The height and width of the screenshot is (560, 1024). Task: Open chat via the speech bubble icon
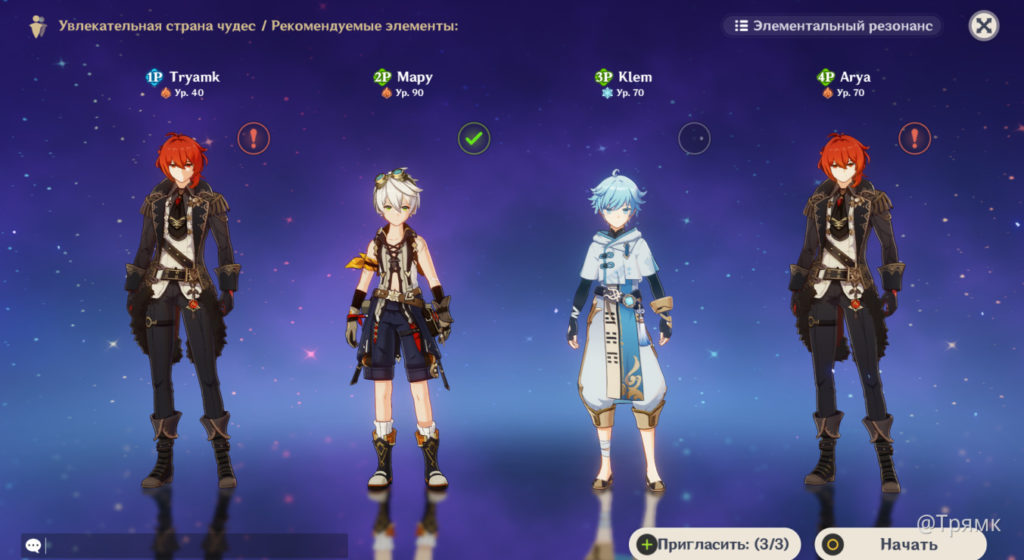pos(33,545)
